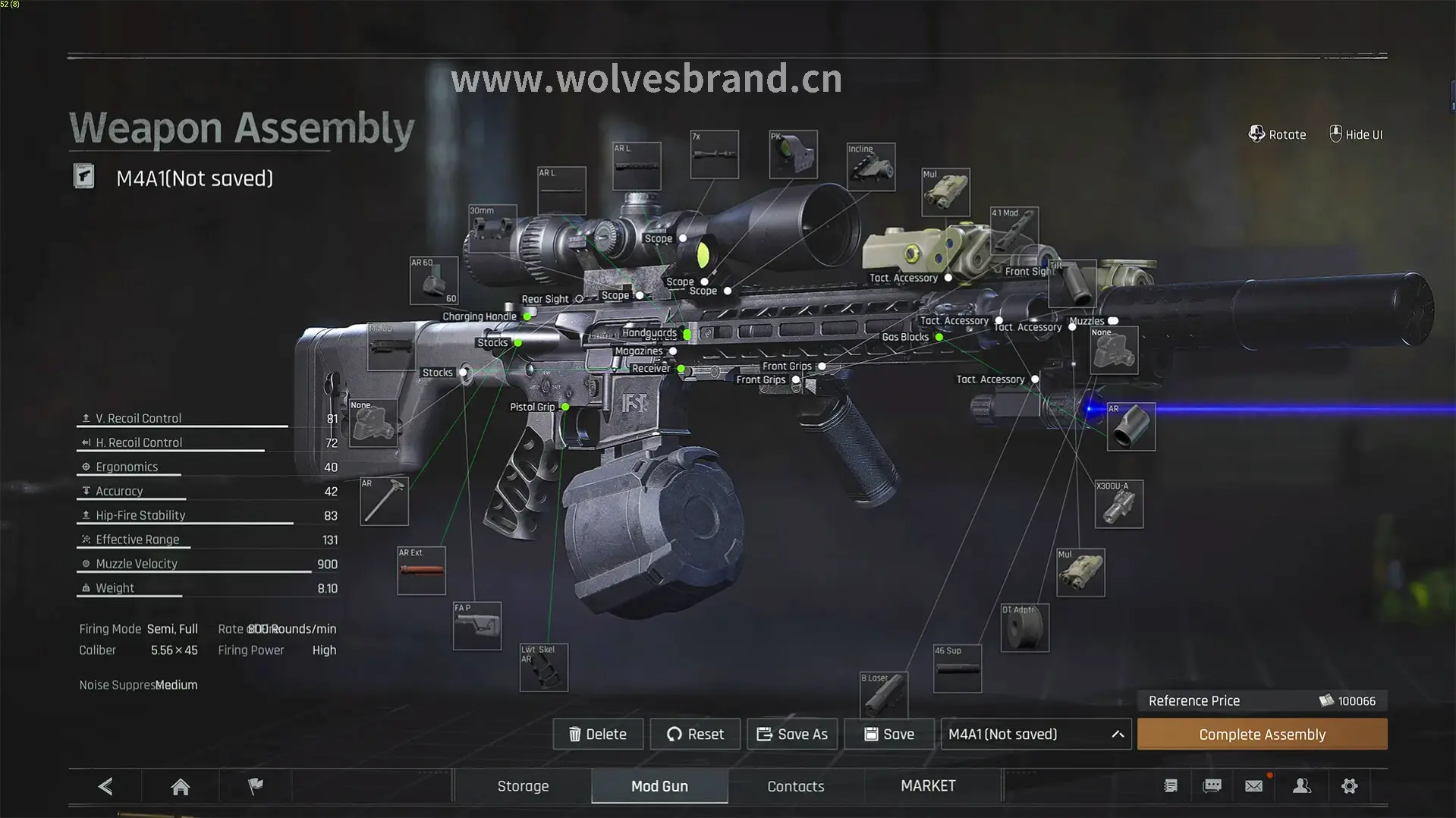
Task: Return to the home screen icon
Action: [x=181, y=787]
